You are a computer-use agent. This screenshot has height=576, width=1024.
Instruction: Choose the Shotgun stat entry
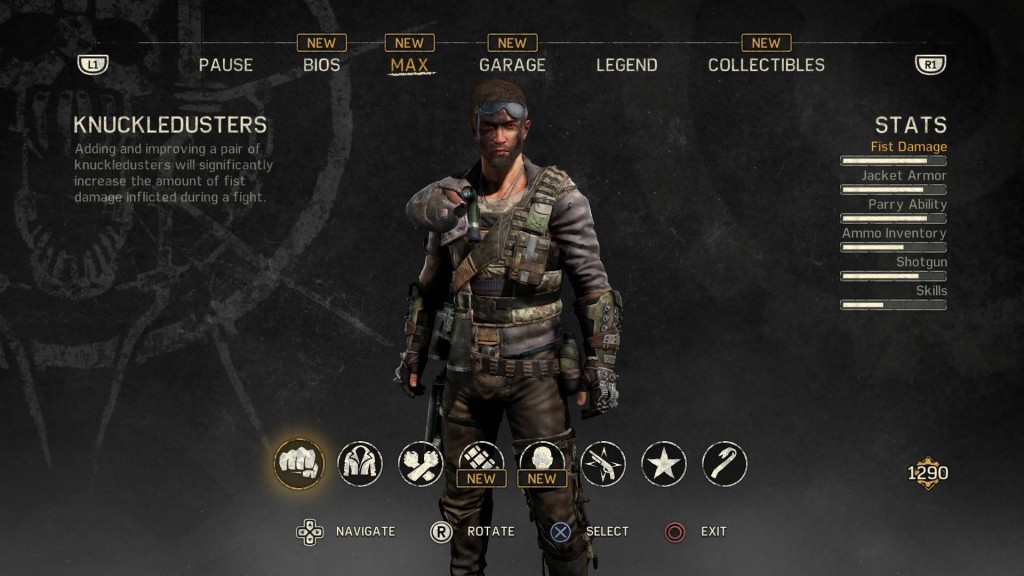[x=921, y=262]
